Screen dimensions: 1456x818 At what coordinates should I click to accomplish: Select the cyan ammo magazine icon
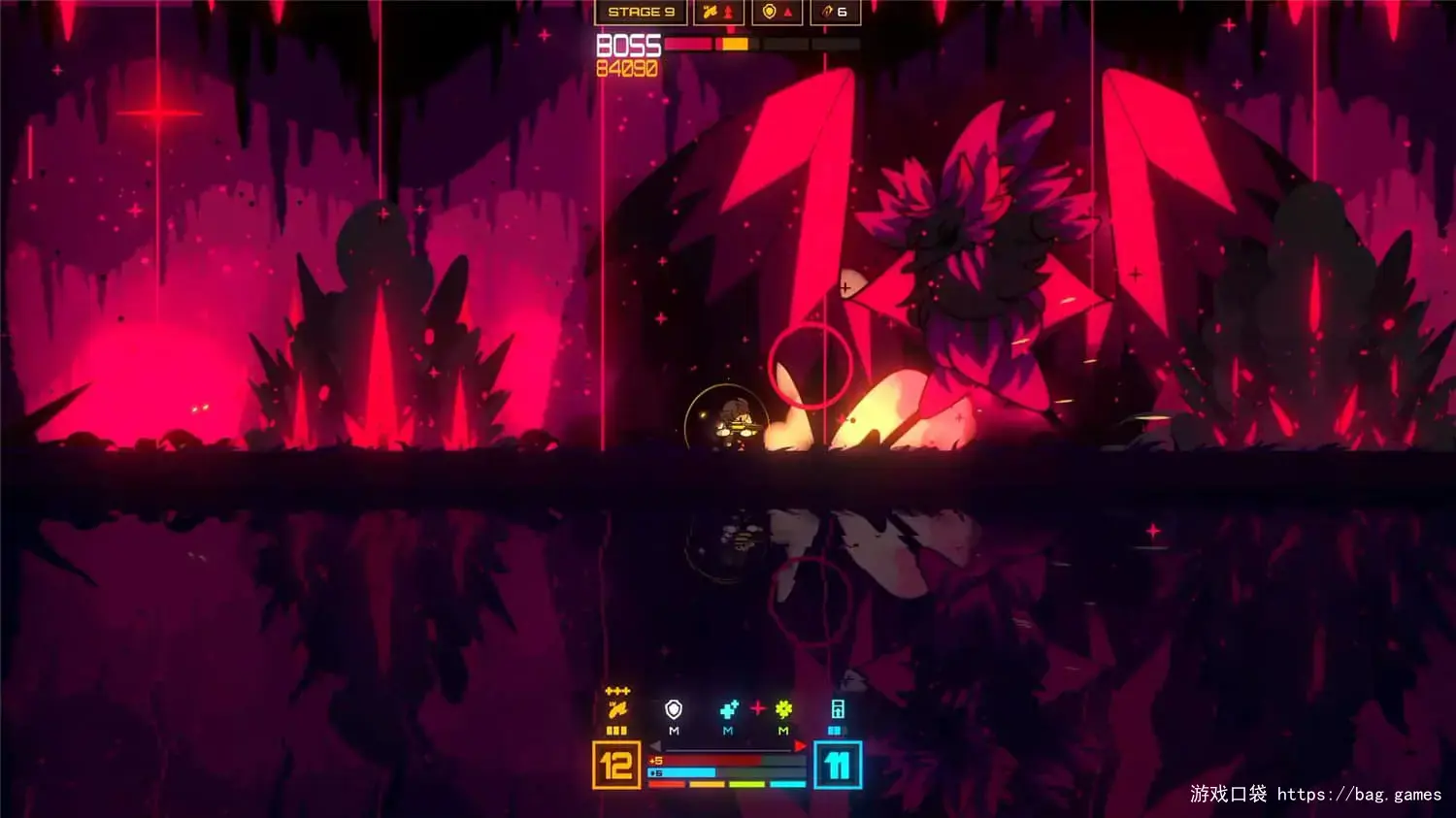pyautogui.click(x=837, y=710)
